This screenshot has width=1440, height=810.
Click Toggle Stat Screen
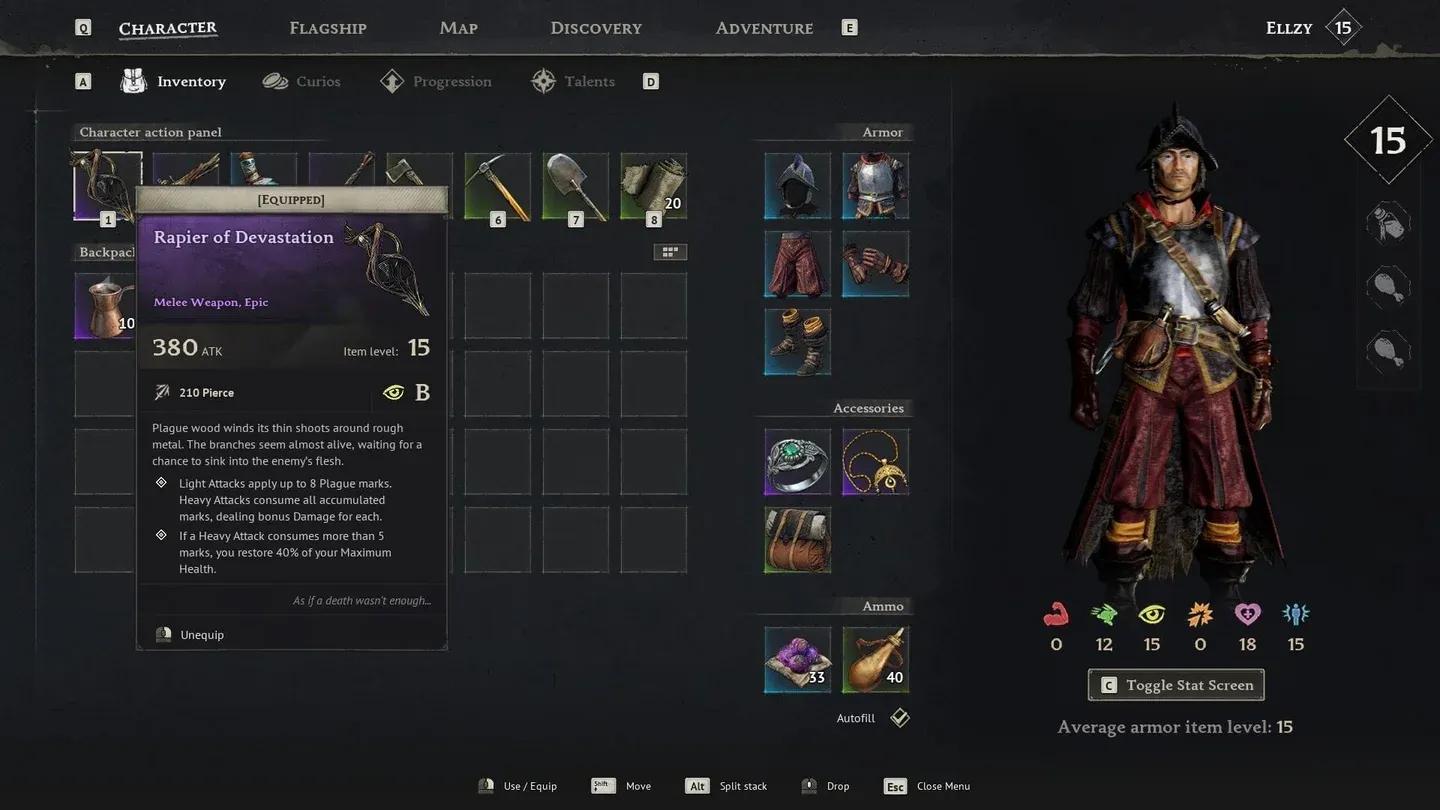tap(1175, 684)
